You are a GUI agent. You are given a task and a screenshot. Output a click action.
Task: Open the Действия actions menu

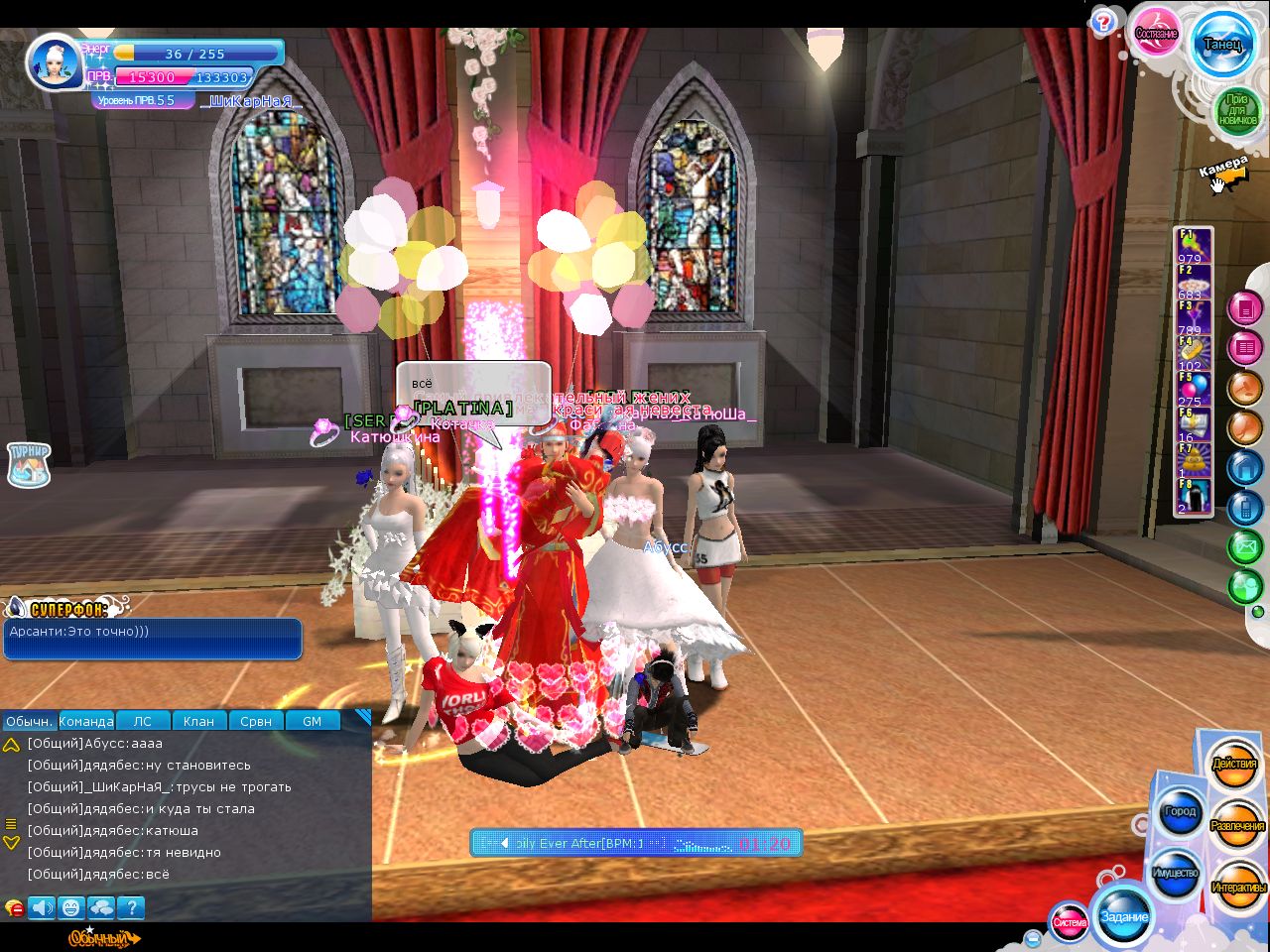point(1234,765)
